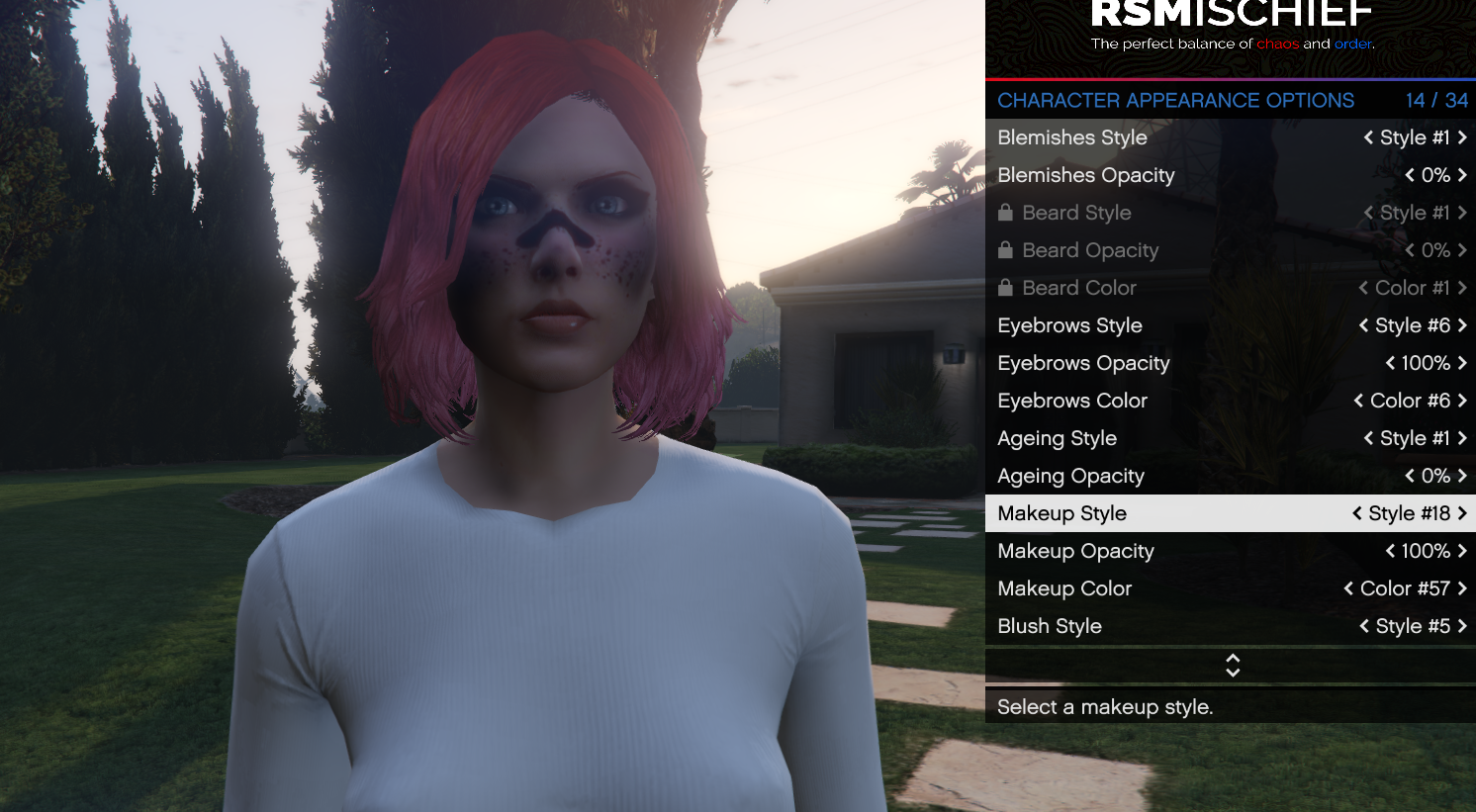Select the Makeup Opacity option
Viewport: 1476px width, 812px height.
coord(1075,551)
